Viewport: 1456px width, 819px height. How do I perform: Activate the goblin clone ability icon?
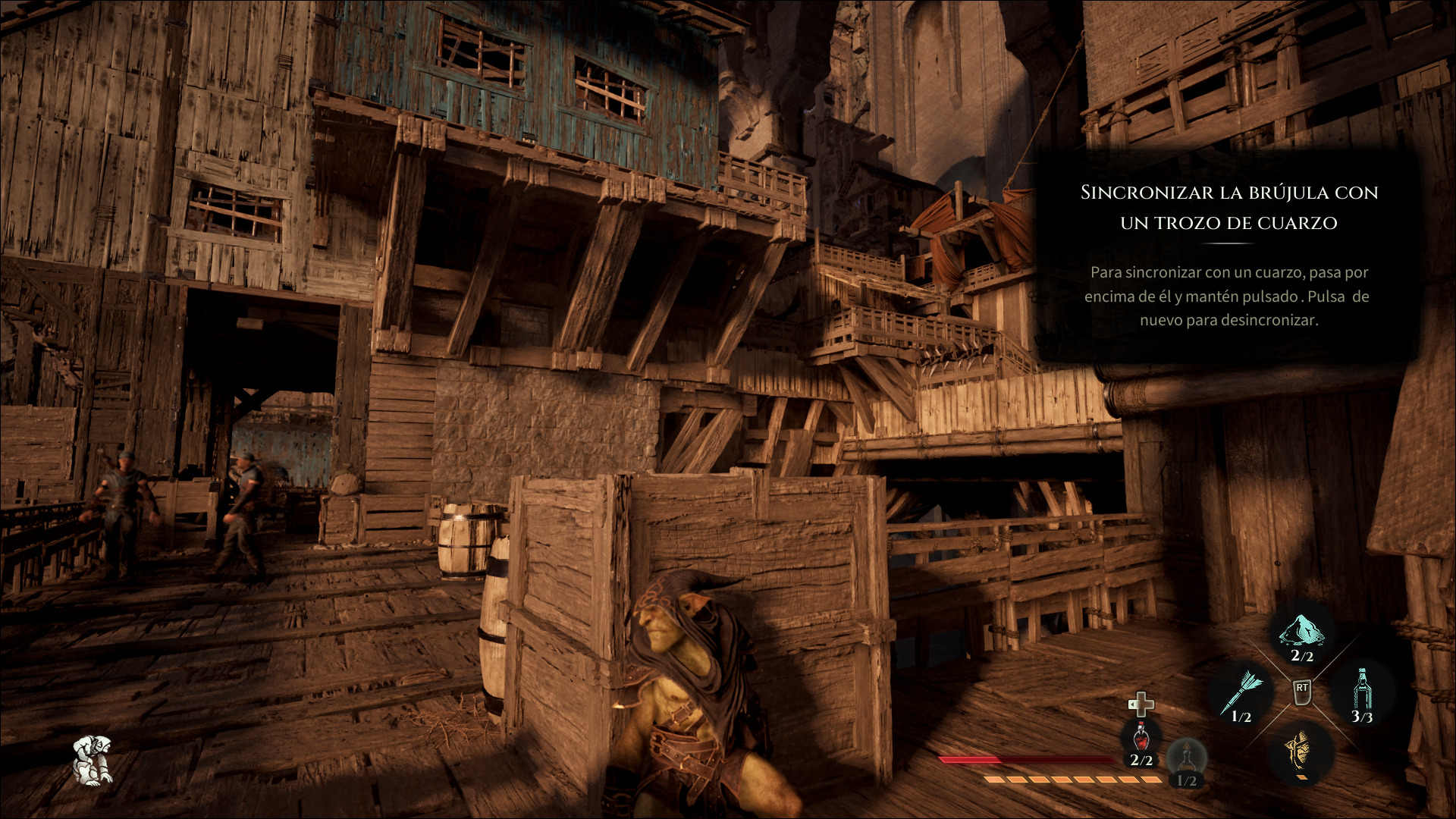(x=1300, y=750)
